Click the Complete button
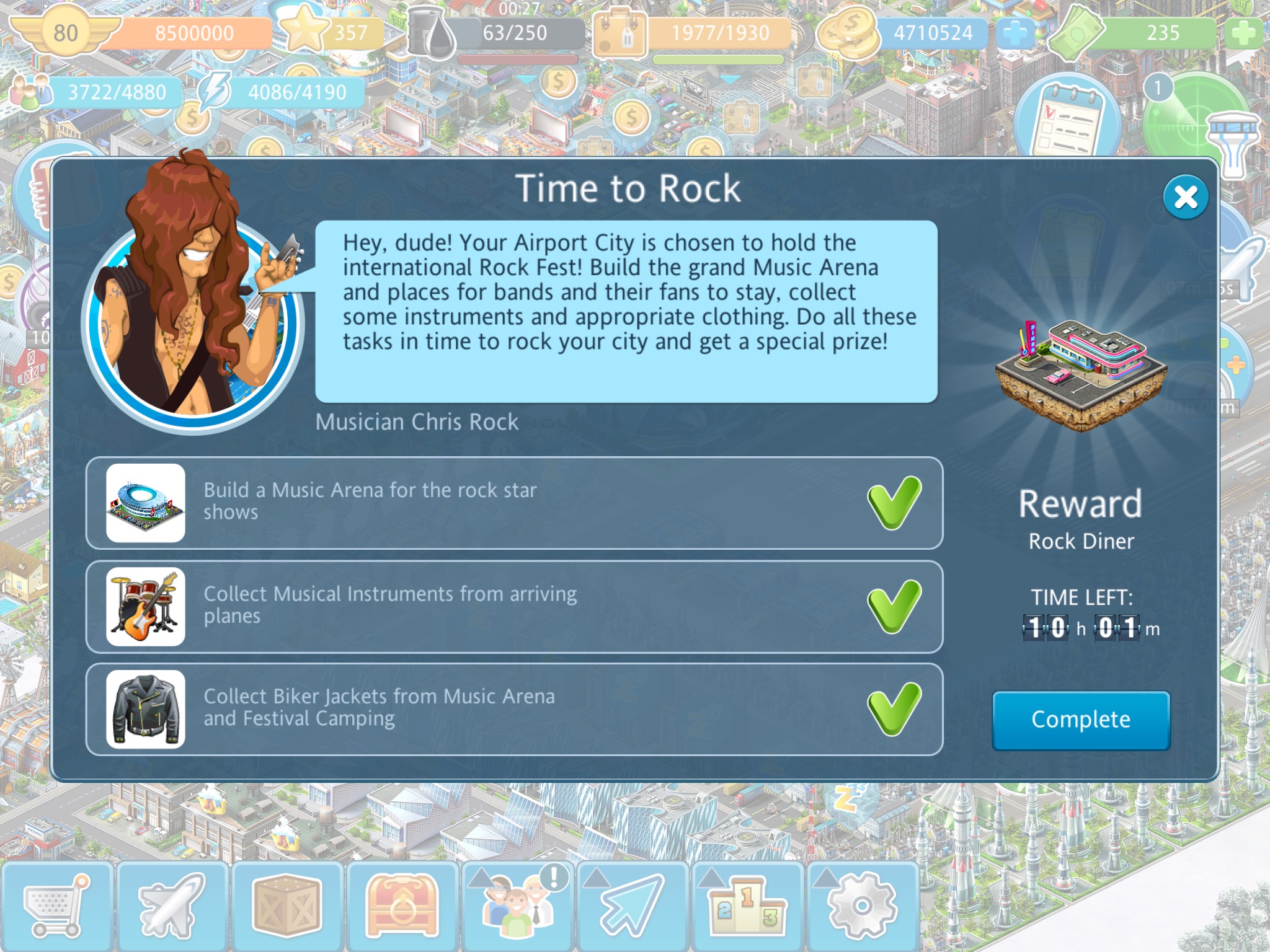 1081,720
